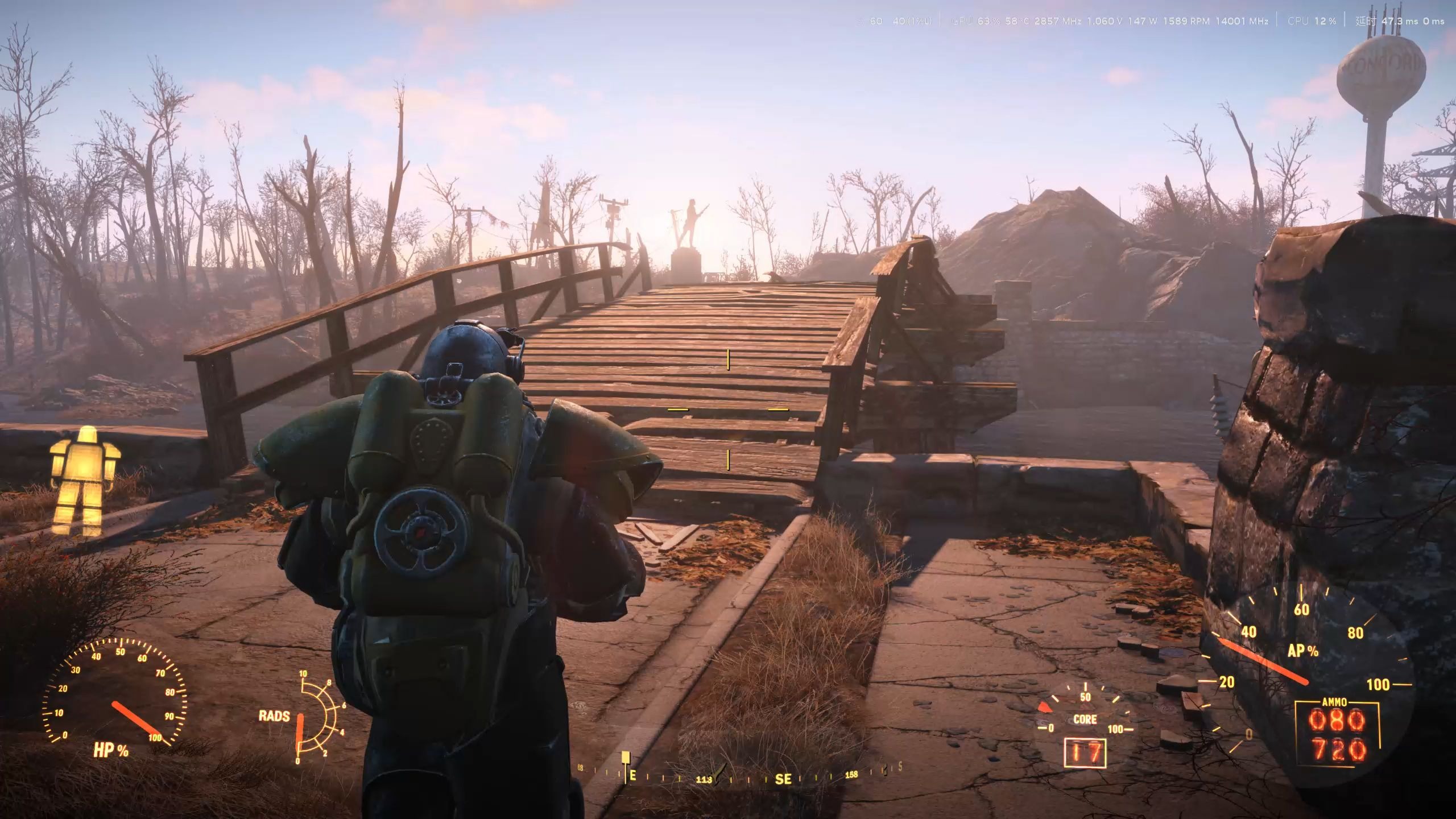Select the objective marker on the compass
Image resolution: width=1456 pixels, height=819 pixels.
coord(626,758)
